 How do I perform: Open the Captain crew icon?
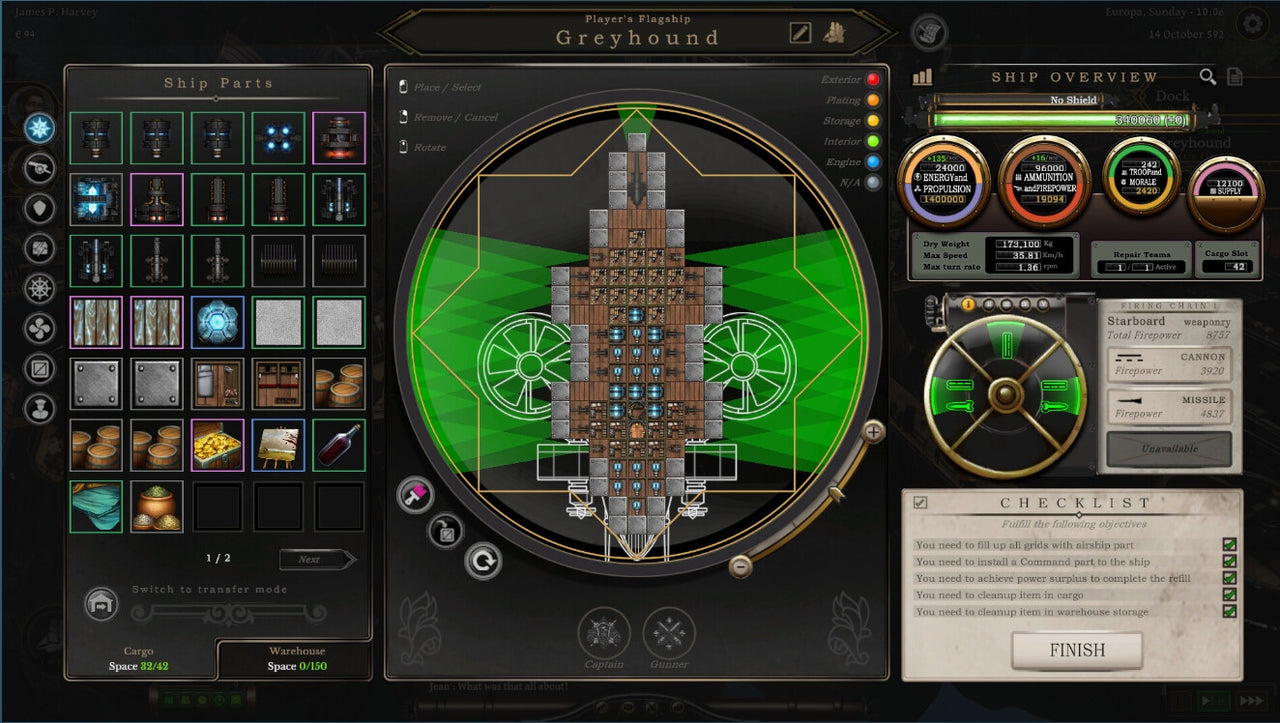(x=602, y=631)
